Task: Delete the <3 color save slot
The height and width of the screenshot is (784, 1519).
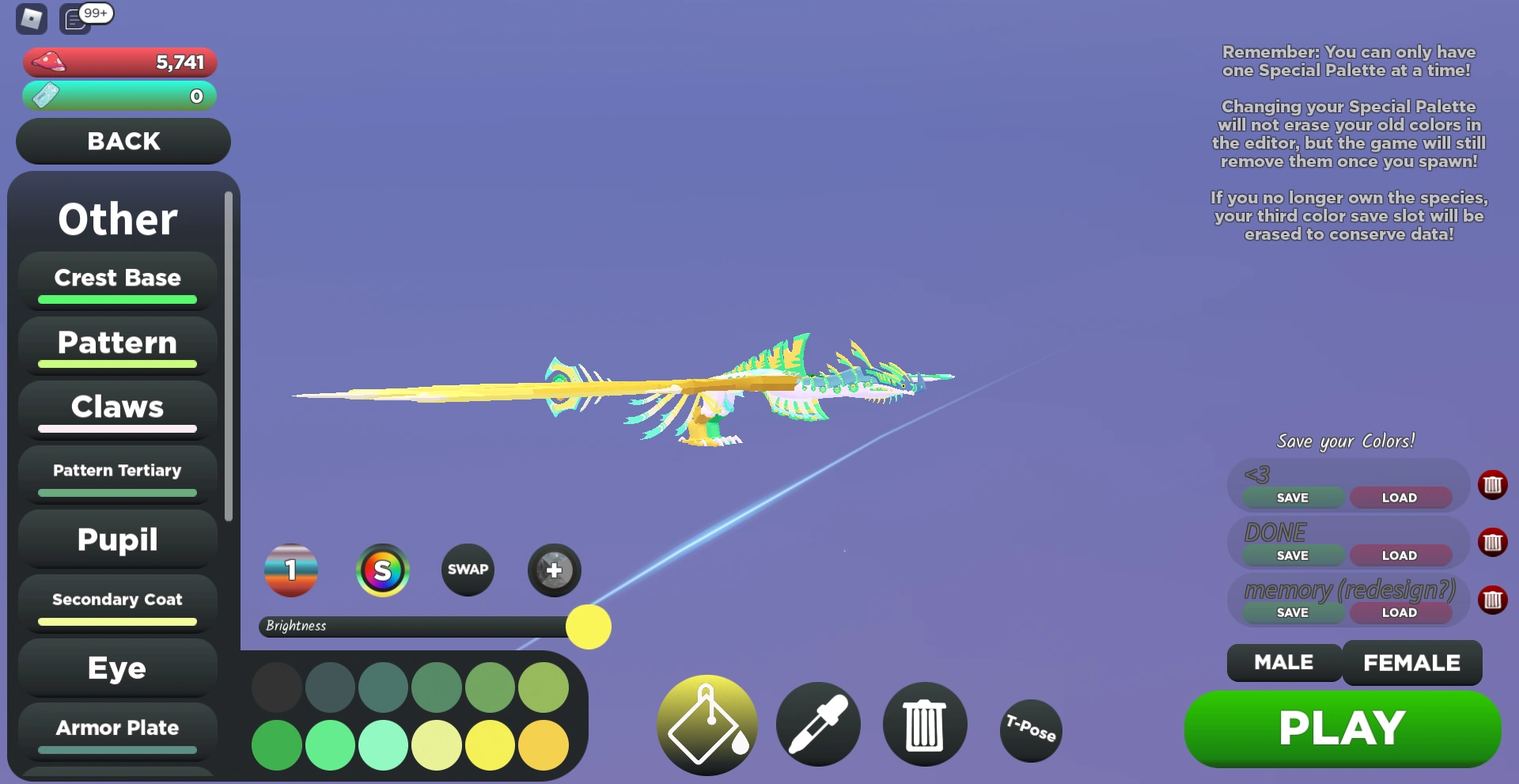Action: coord(1494,485)
